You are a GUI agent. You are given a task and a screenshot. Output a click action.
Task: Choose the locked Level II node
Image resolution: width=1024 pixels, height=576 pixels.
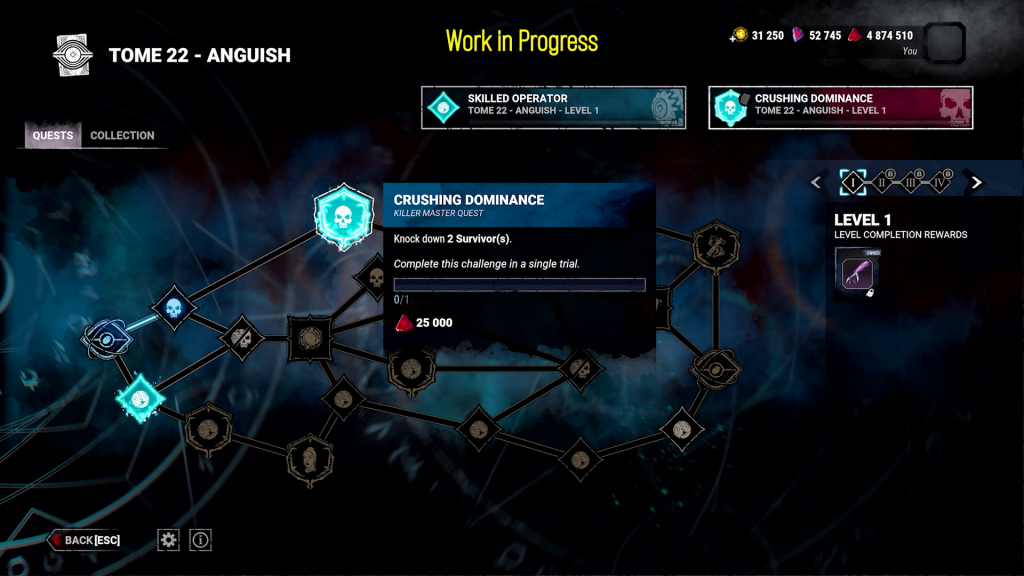click(882, 182)
